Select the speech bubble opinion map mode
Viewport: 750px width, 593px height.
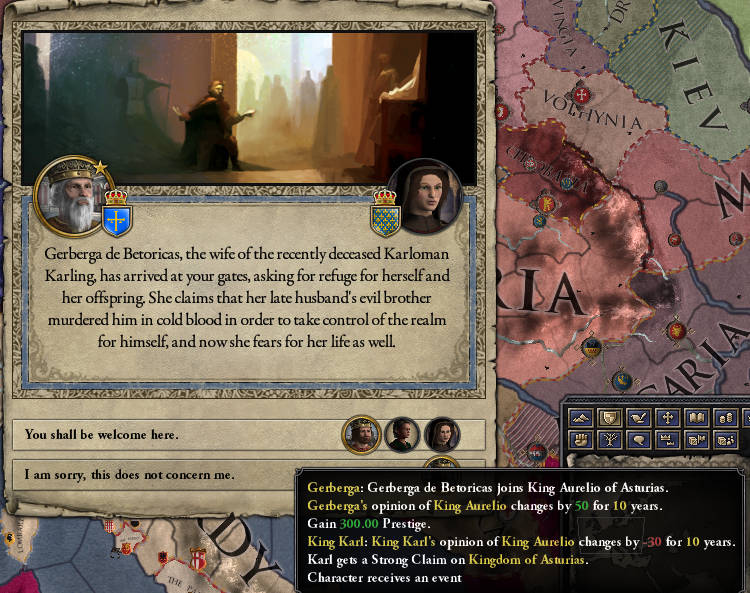639,439
